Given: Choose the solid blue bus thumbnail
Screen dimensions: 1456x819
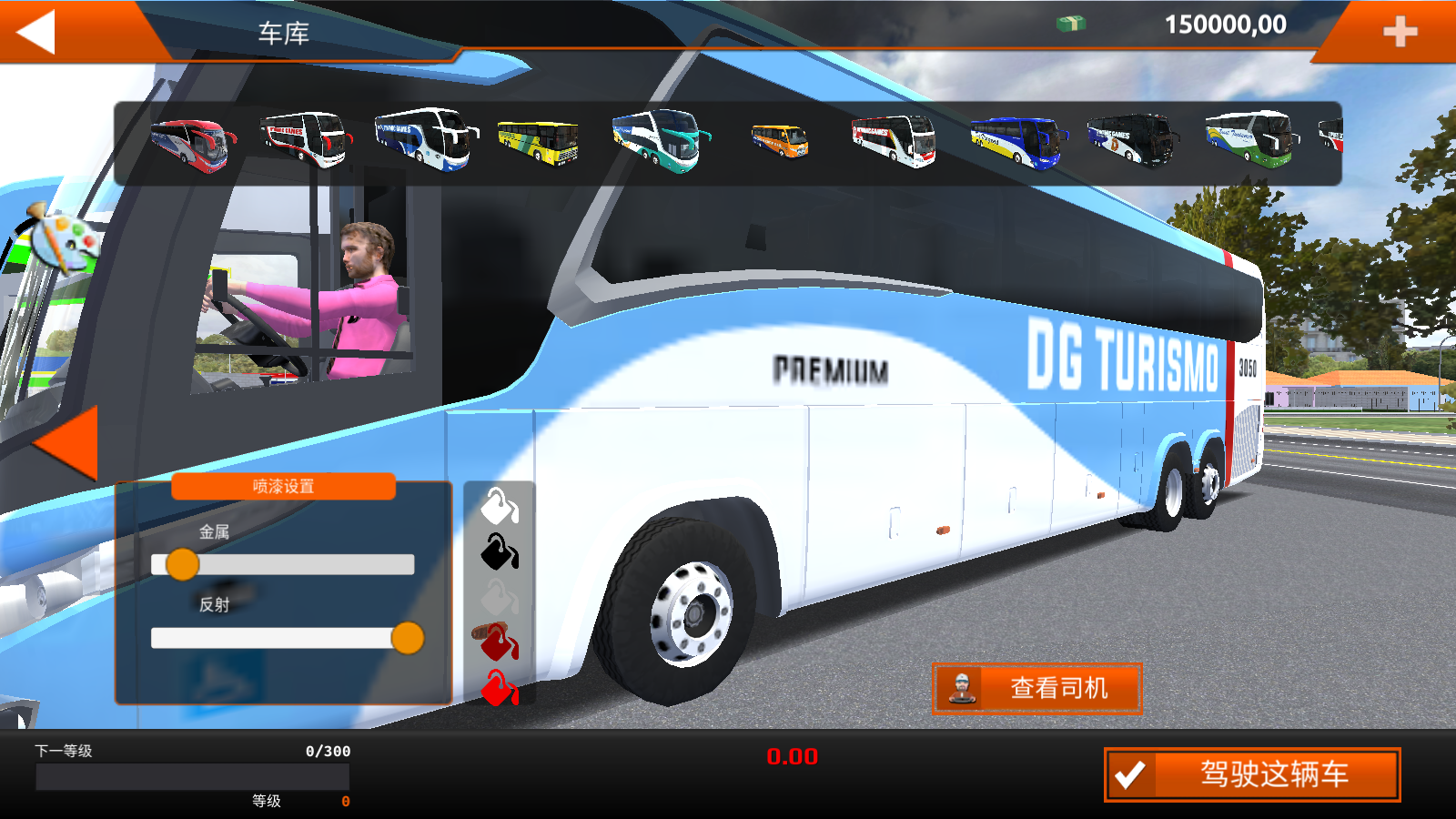Looking at the screenshot, I should [x=1017, y=142].
